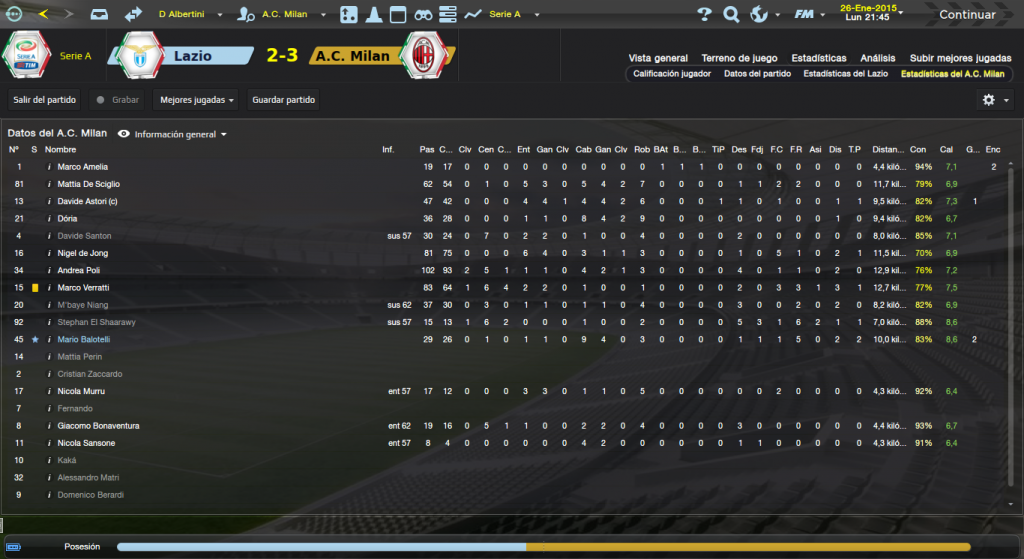View Calificación jugador sub-tab
1024x559 pixels.
pos(671,74)
